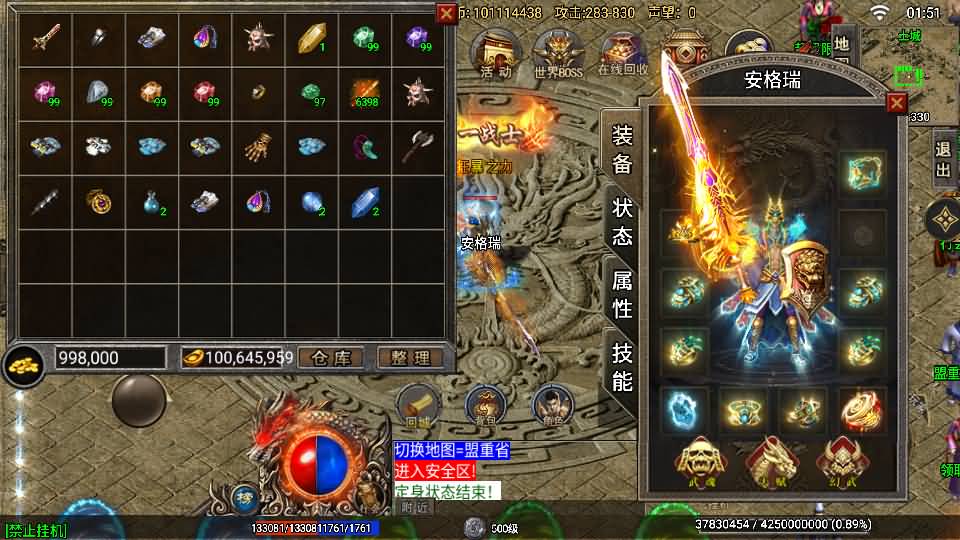The height and width of the screenshot is (540, 960).
Task: Choose the blue potion flask in the bag
Action: click(151, 201)
